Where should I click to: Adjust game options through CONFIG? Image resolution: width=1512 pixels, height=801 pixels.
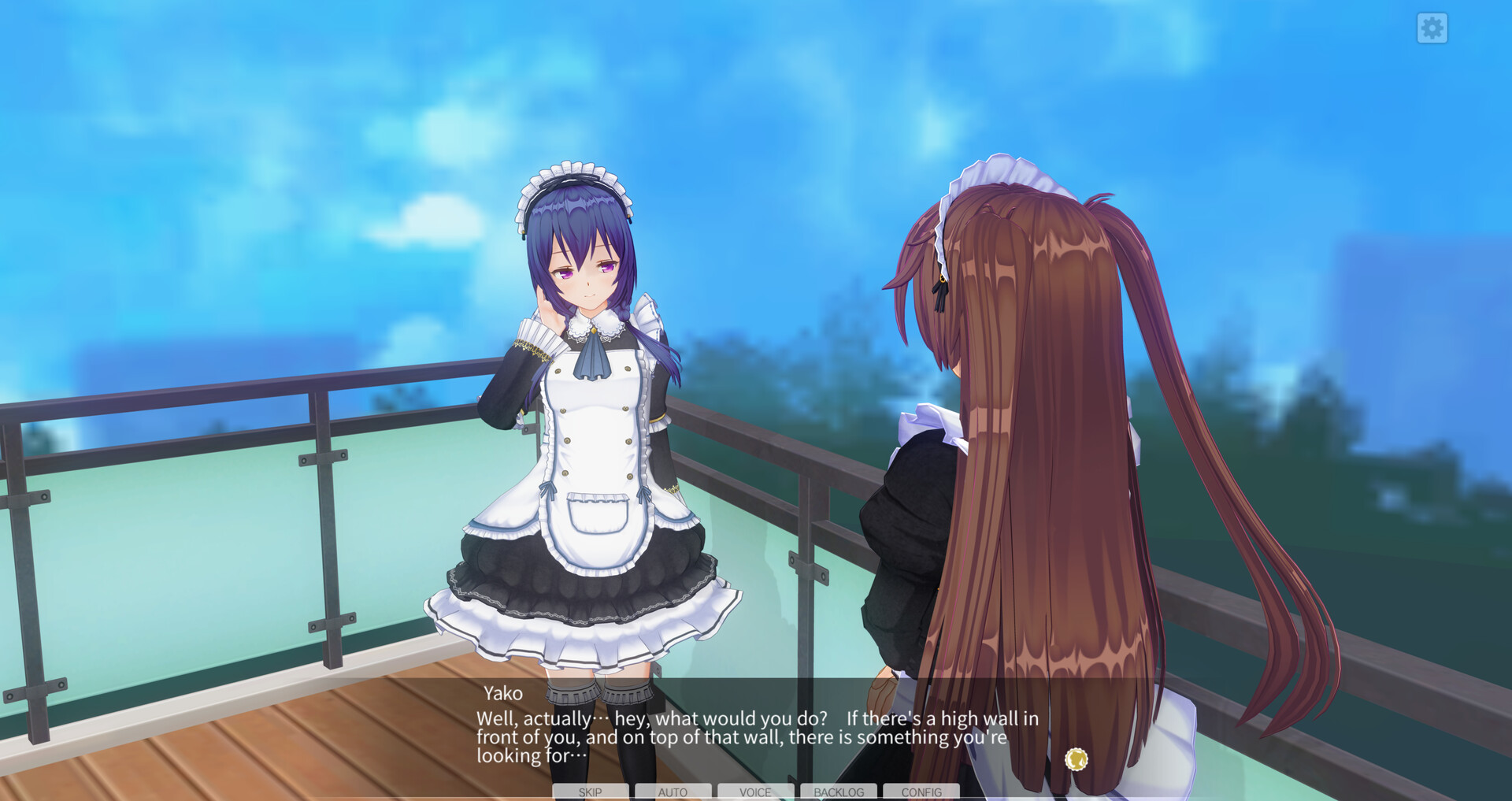coord(921,792)
